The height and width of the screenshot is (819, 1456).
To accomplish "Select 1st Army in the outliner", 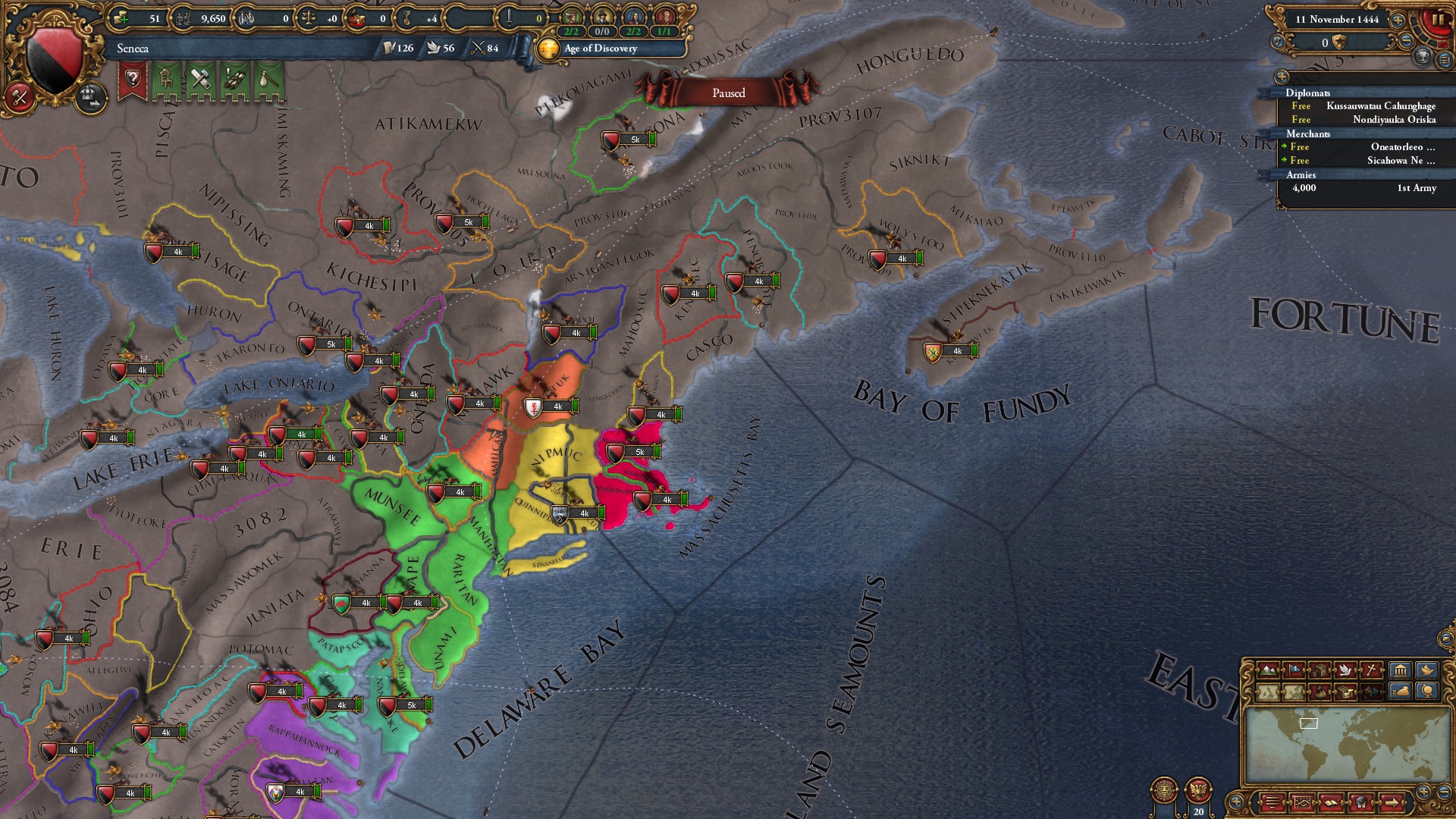I will [x=1414, y=188].
